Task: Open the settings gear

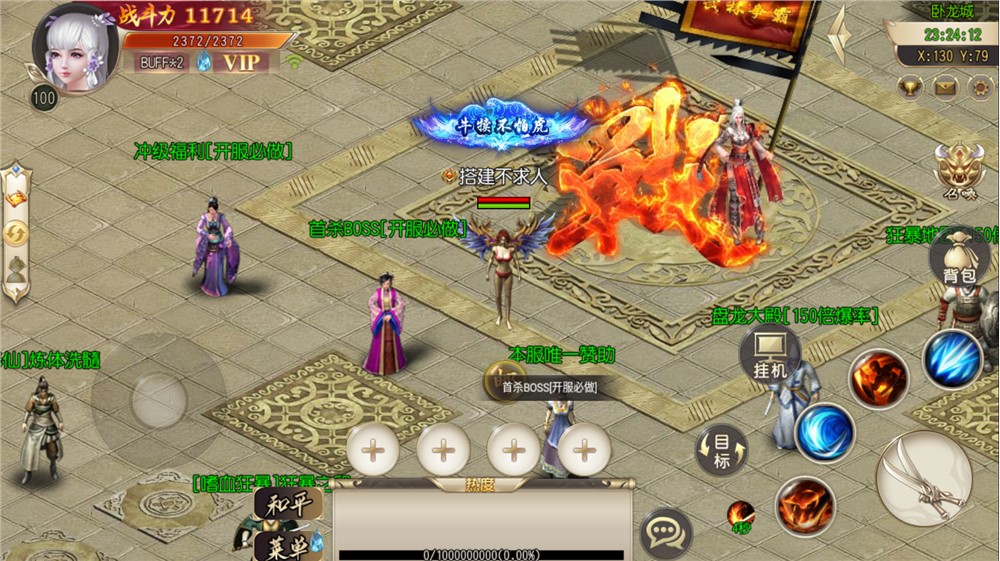Action: coord(980,88)
